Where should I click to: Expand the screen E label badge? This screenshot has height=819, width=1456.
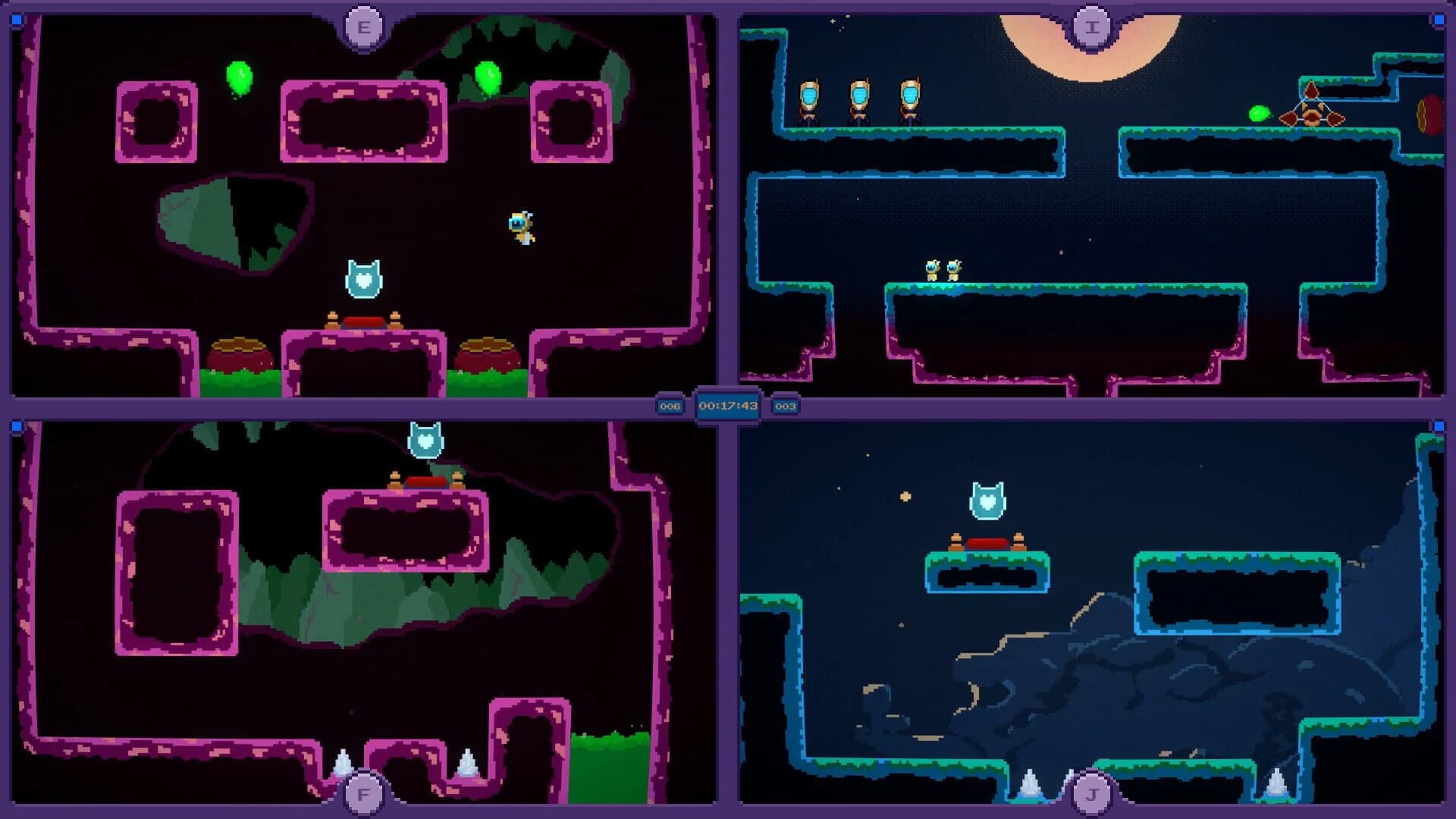point(362,26)
